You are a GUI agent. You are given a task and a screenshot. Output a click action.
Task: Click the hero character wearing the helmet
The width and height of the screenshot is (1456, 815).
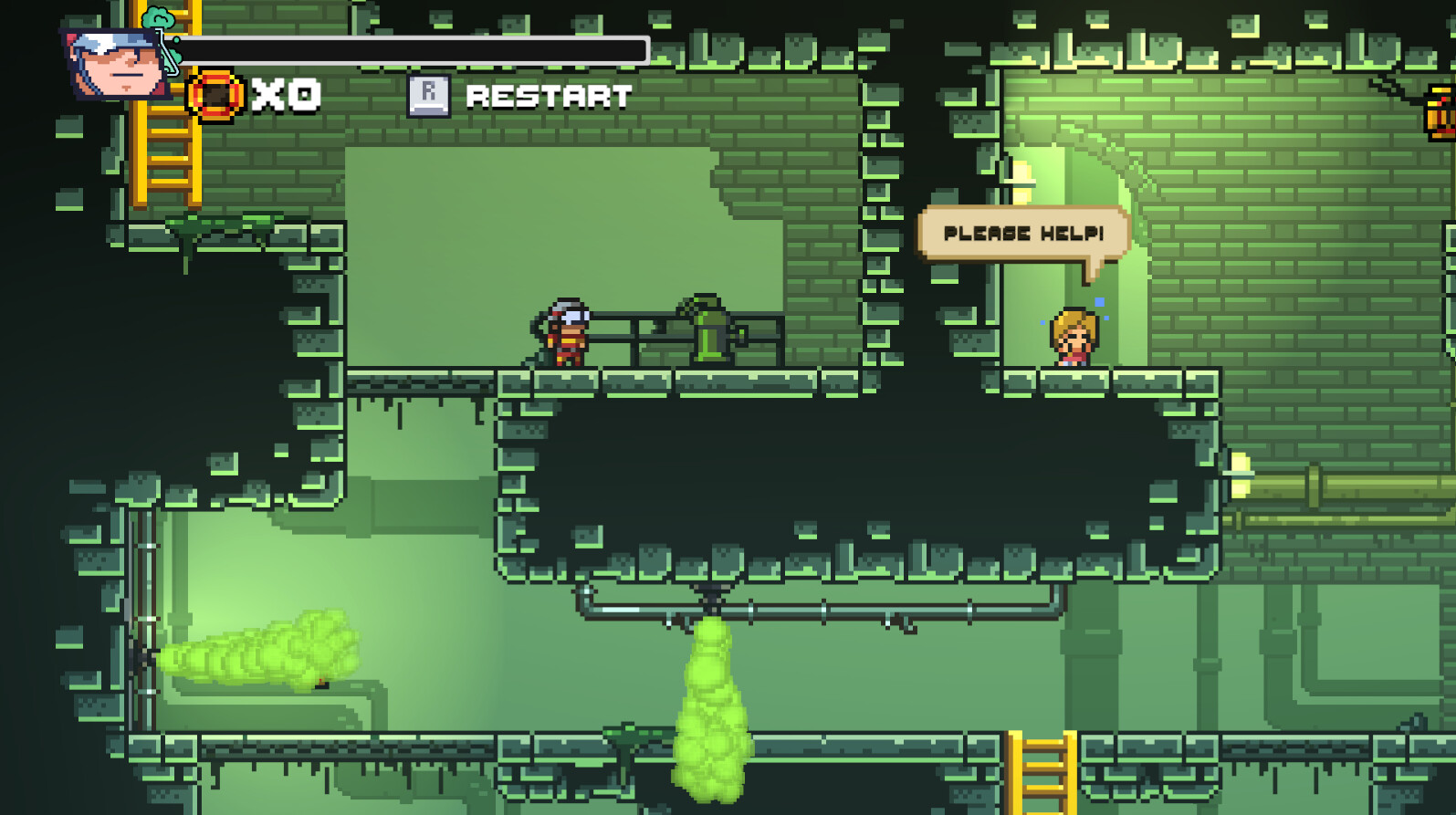pyautogui.click(x=566, y=336)
